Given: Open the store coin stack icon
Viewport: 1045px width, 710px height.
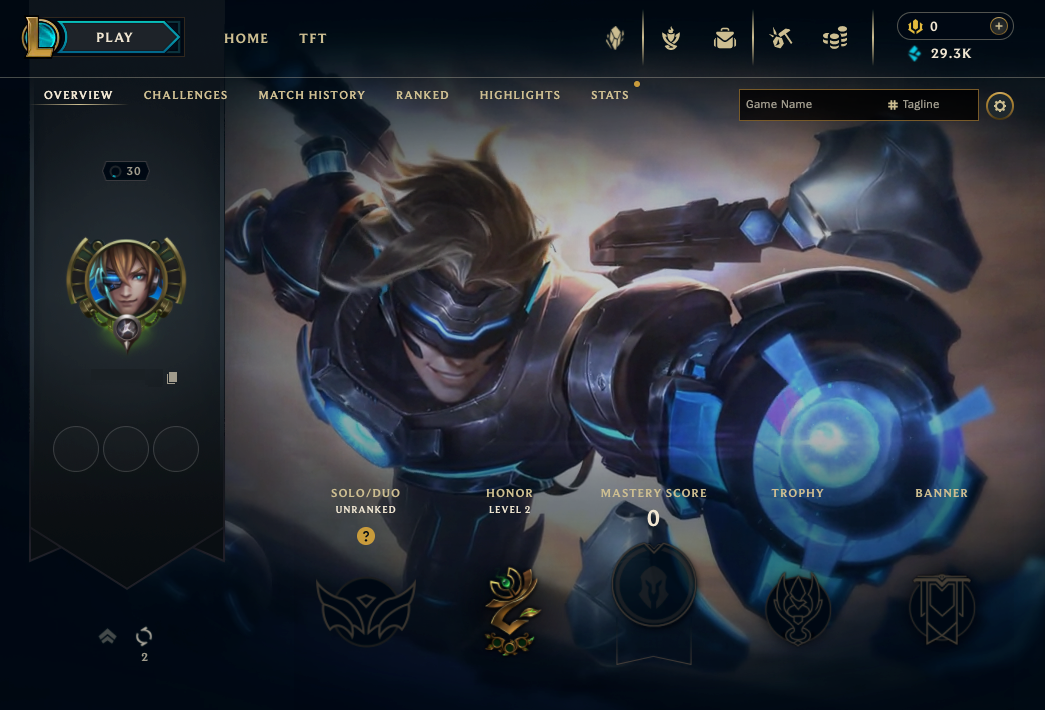Looking at the screenshot, I should pos(835,39).
